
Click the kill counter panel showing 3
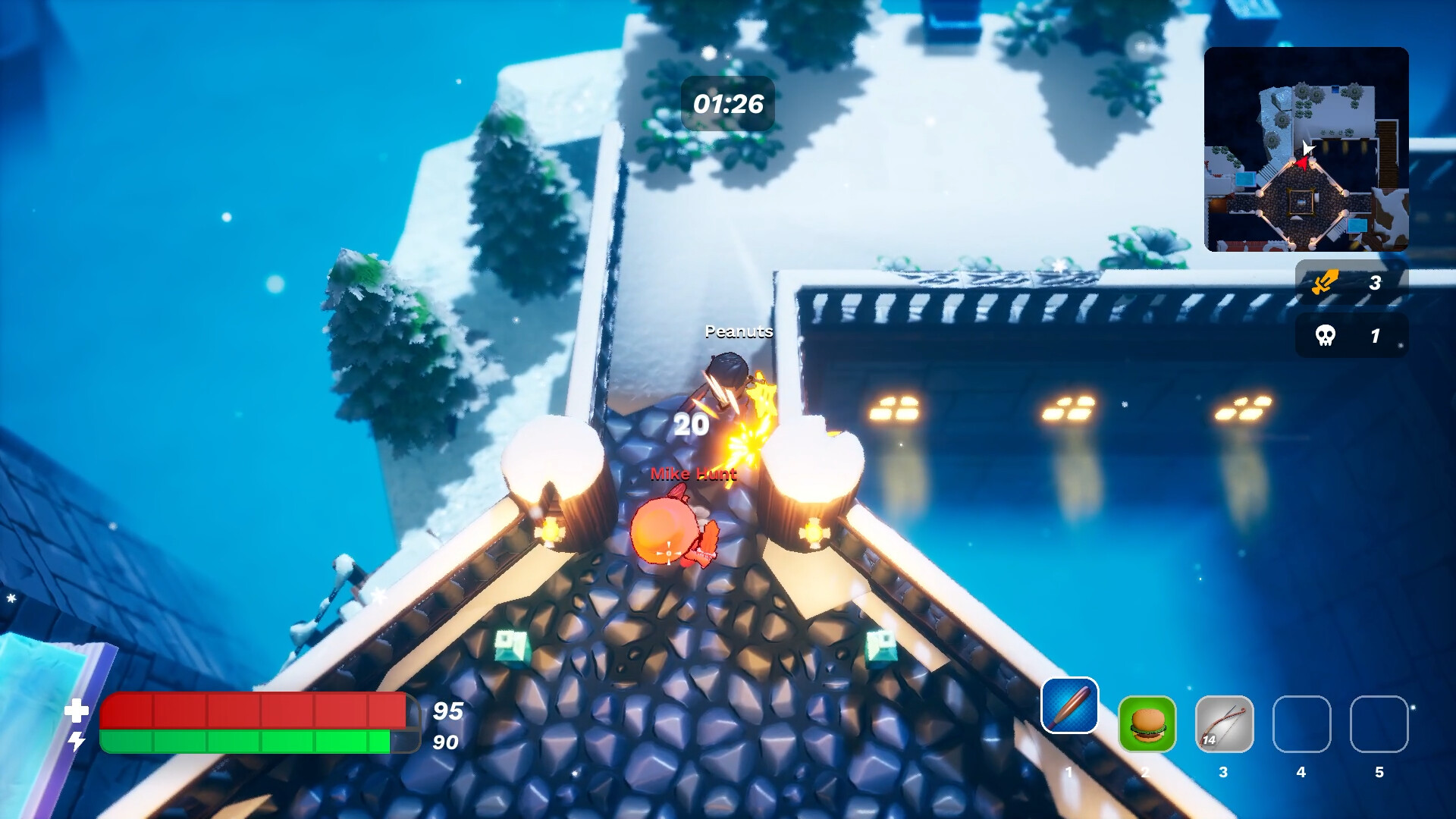[1350, 283]
